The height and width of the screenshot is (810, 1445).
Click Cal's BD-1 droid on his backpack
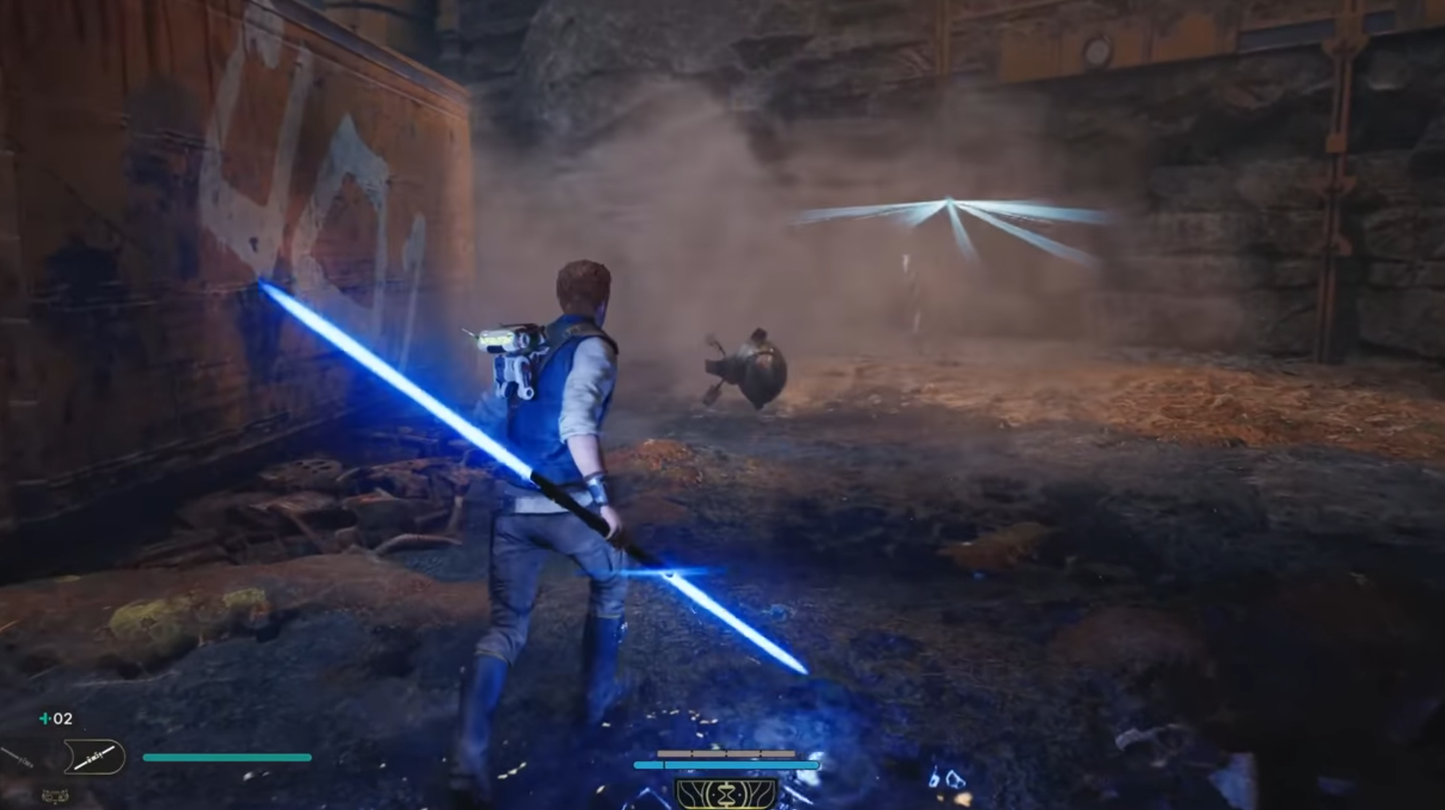505,350
